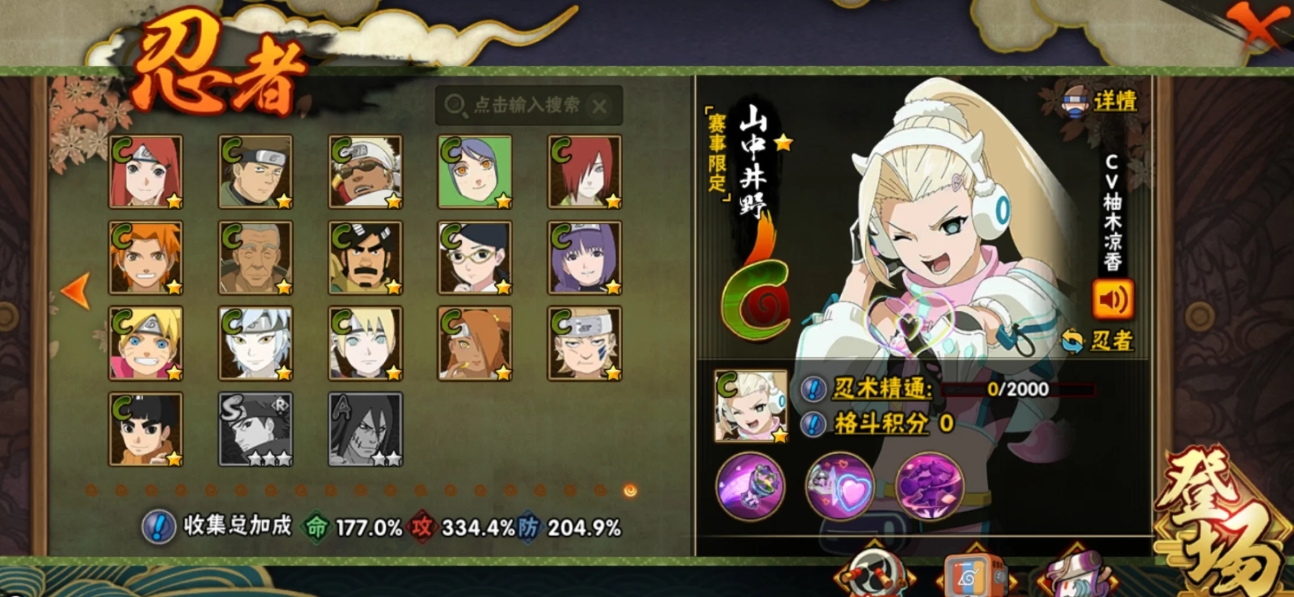
Task: Toggle the 忍者 switch button
Action: [x=1098, y=340]
